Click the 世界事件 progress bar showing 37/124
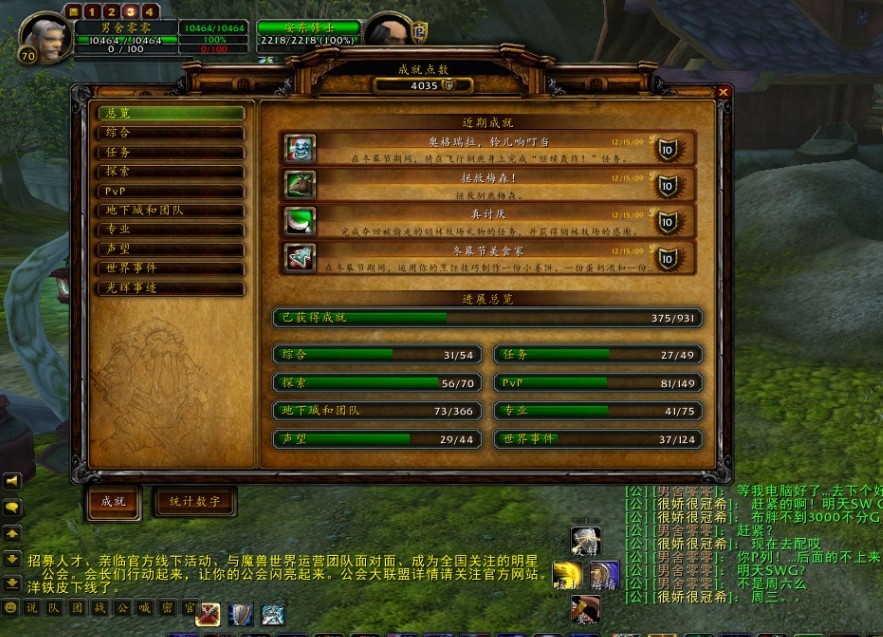Image resolution: width=883 pixels, height=637 pixels. tap(597, 439)
